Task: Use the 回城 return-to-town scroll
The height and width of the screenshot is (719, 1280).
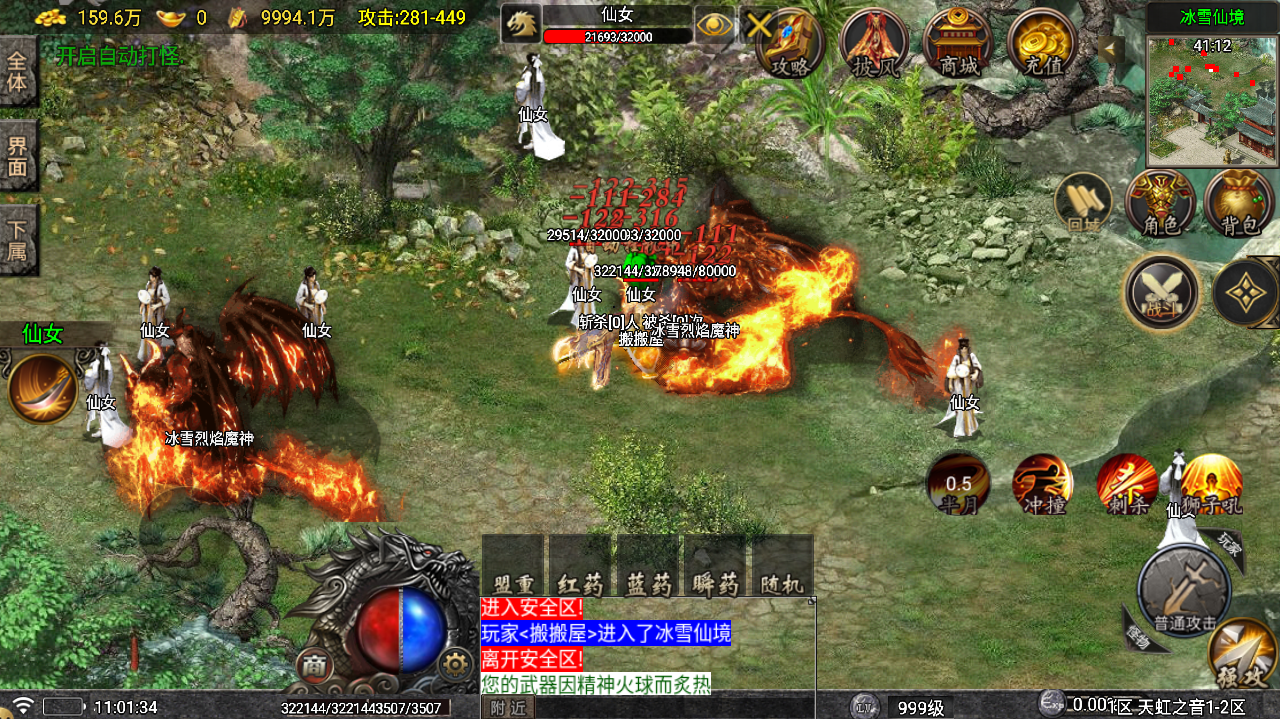Action: pos(1084,203)
